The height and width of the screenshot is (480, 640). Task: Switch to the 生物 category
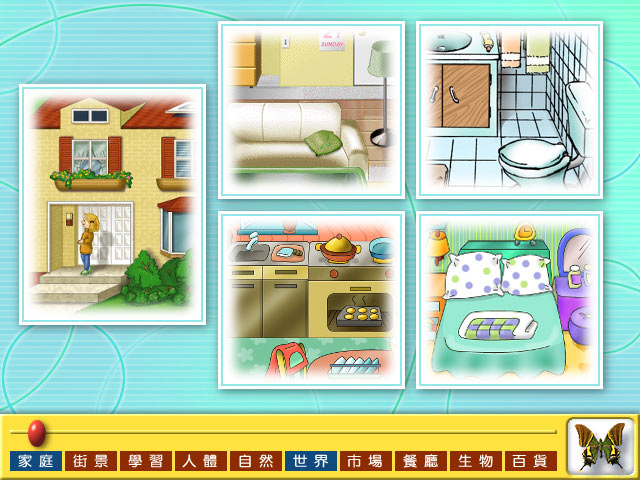point(476,461)
